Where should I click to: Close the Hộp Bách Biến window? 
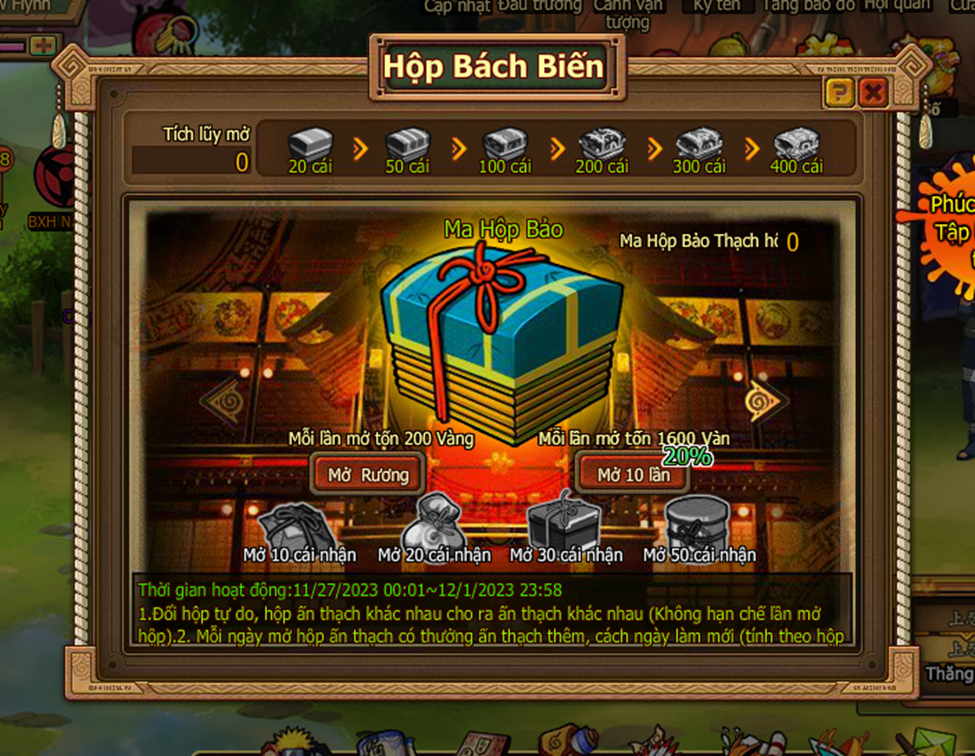[x=873, y=94]
